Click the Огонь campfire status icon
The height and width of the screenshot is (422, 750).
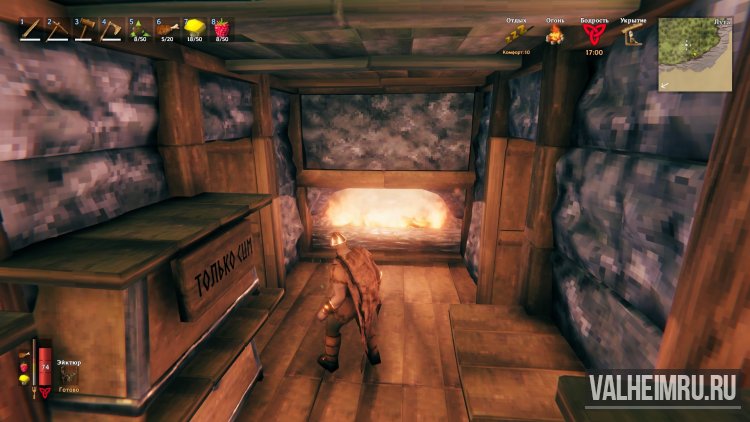[x=554, y=35]
